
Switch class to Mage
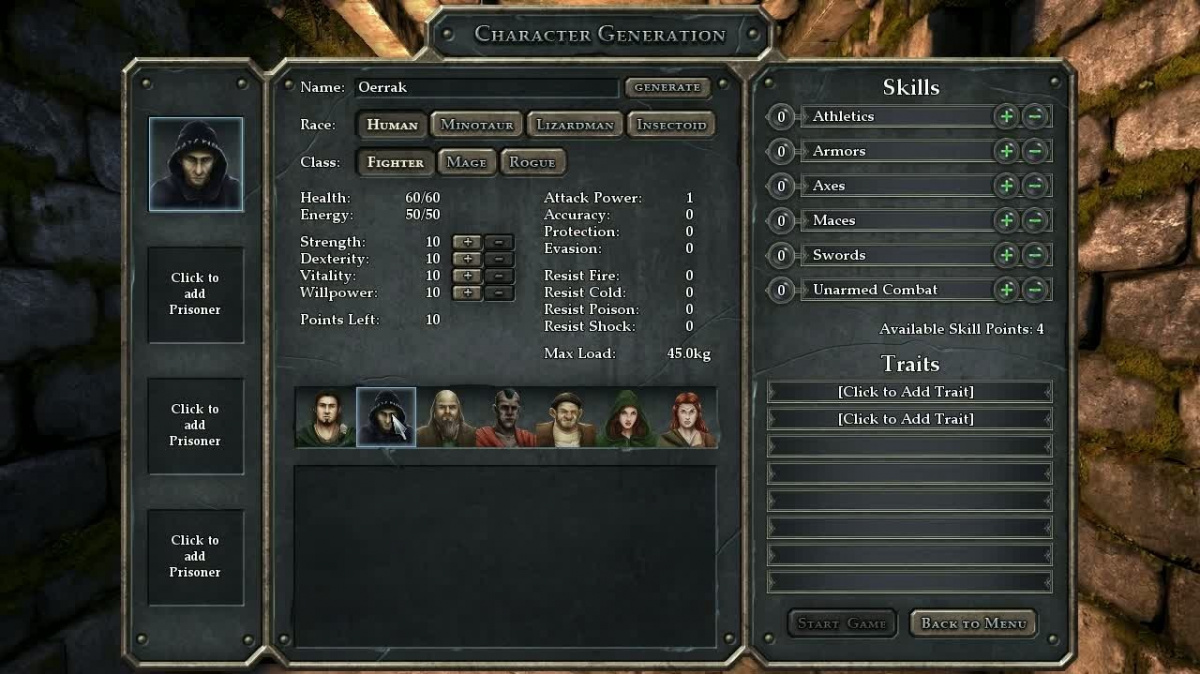coord(466,162)
